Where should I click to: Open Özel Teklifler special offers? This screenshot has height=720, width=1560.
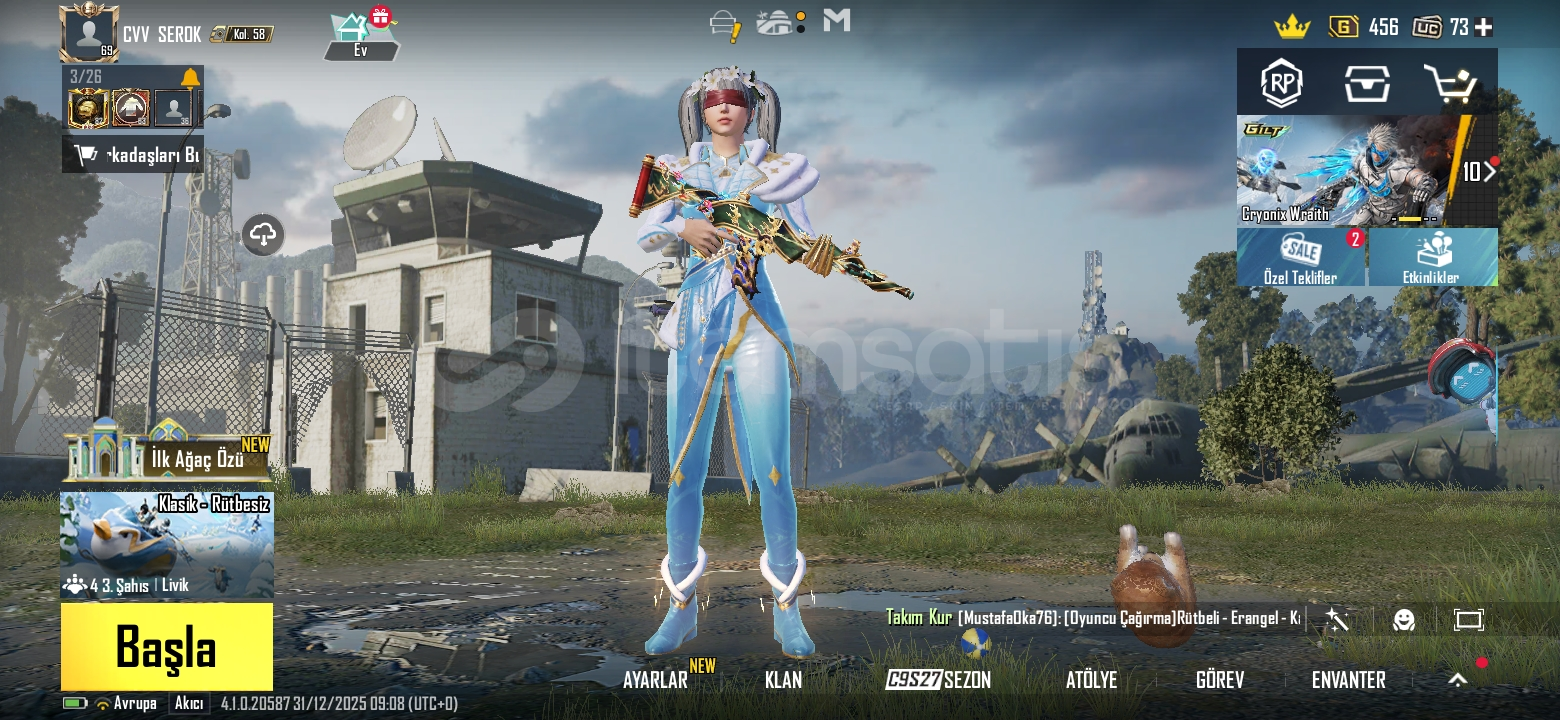[1301, 257]
